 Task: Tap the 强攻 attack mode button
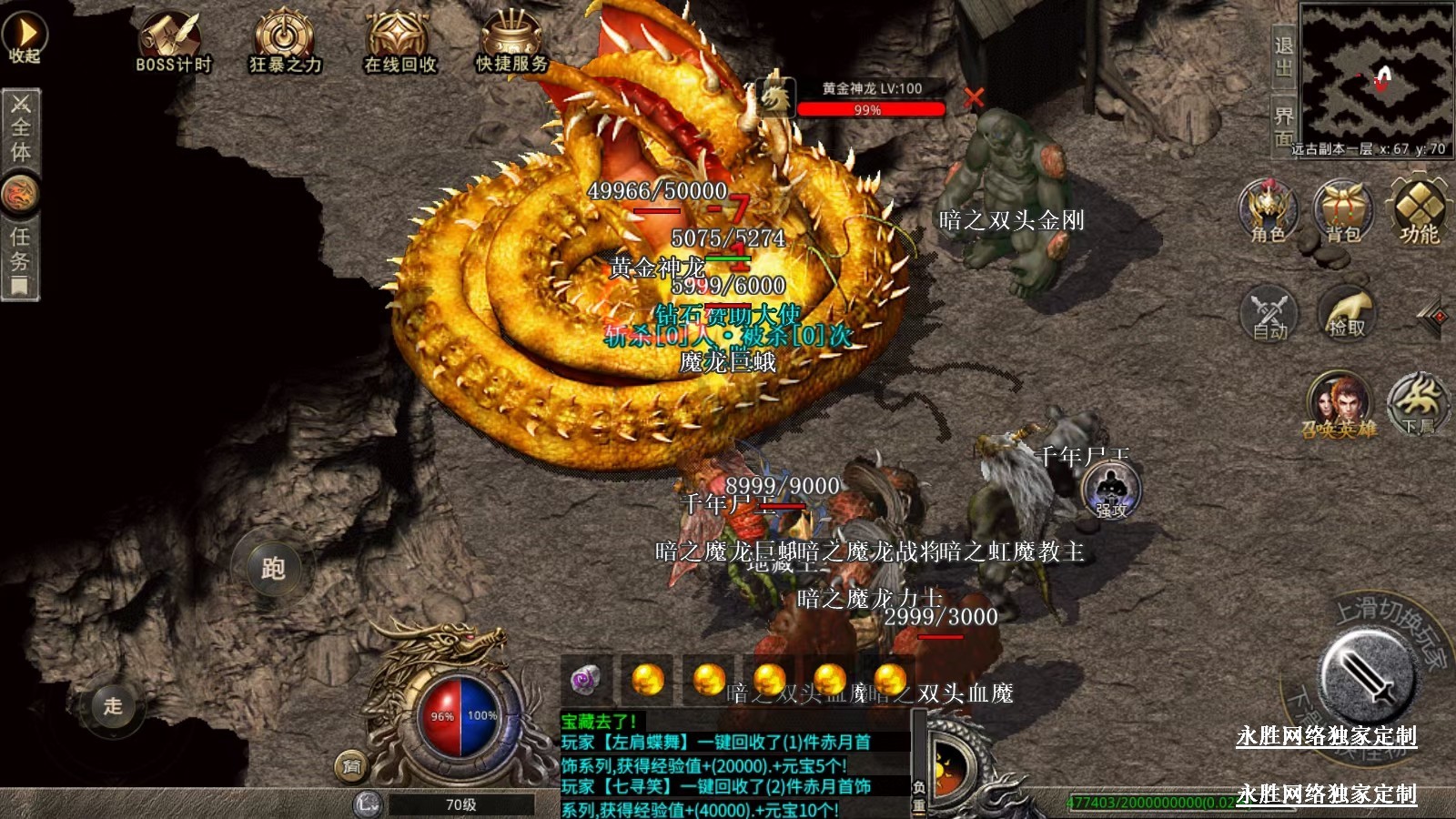tap(1110, 491)
